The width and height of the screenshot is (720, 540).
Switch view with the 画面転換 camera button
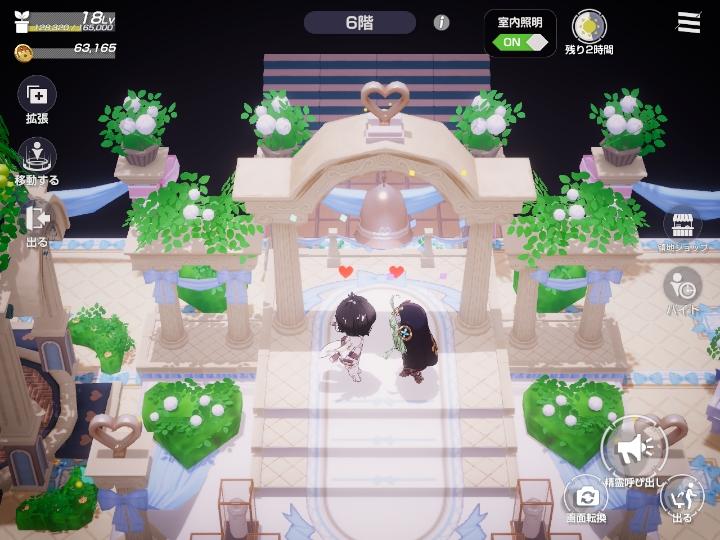click(585, 494)
